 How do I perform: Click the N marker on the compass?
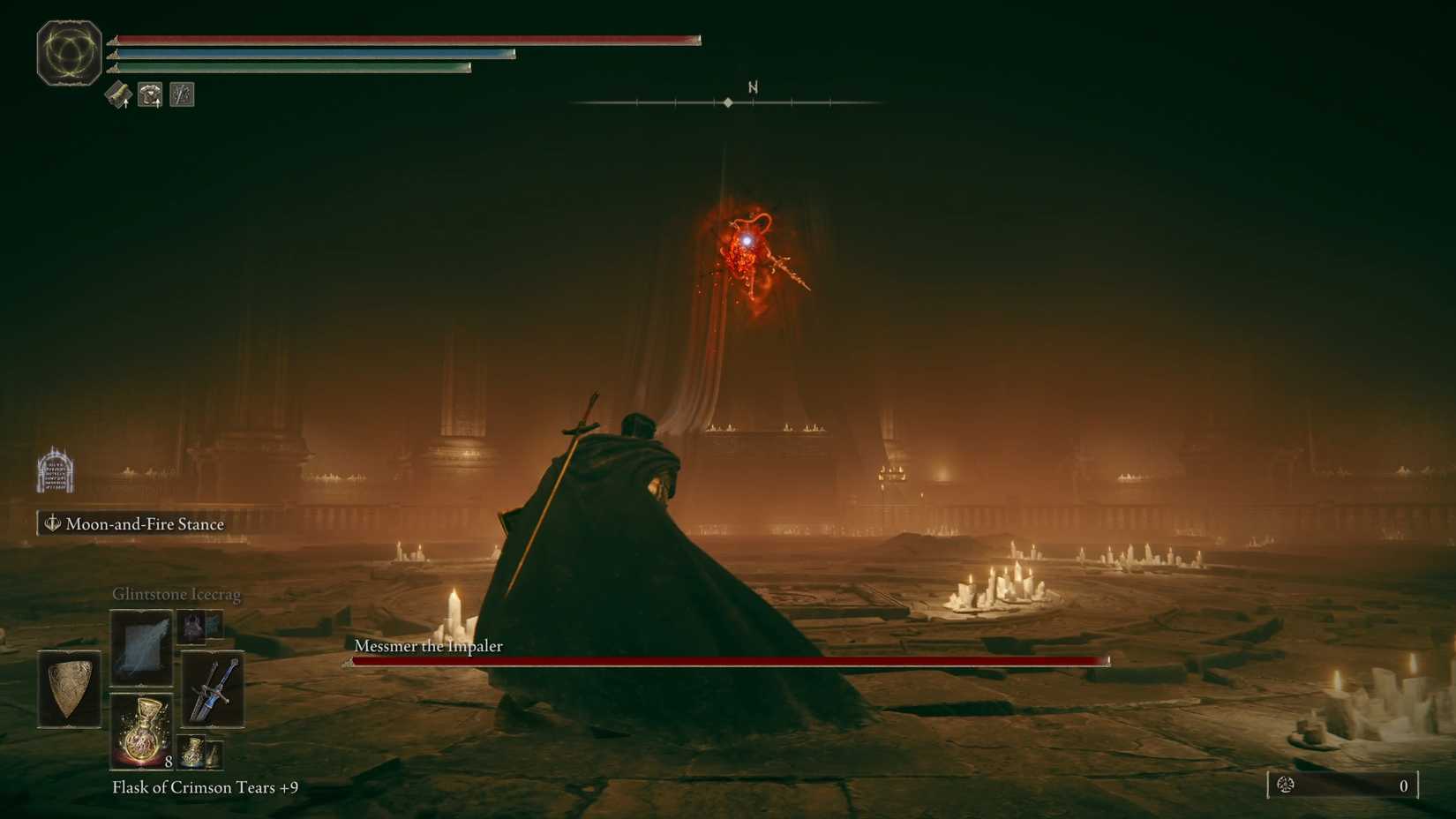coord(753,87)
